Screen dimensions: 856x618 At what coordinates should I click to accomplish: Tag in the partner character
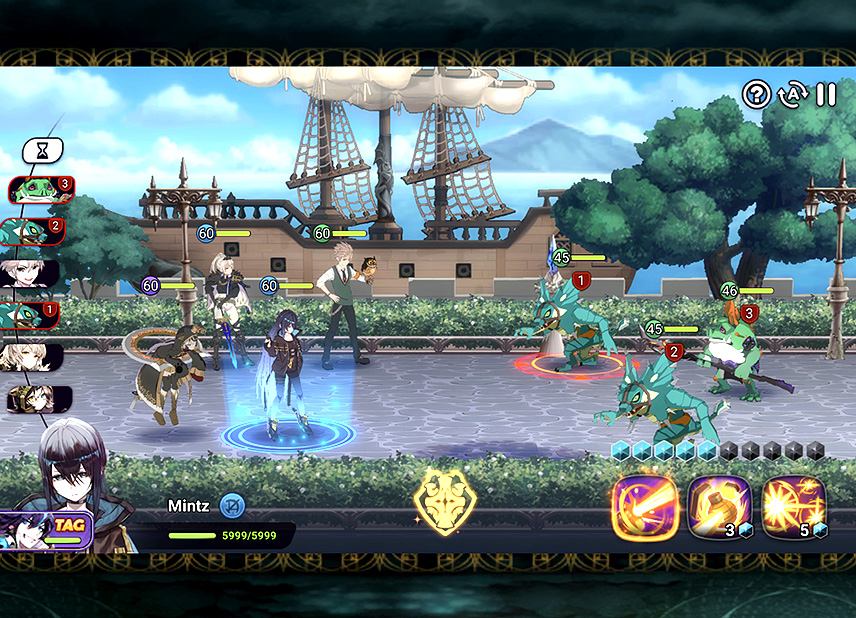(47, 529)
